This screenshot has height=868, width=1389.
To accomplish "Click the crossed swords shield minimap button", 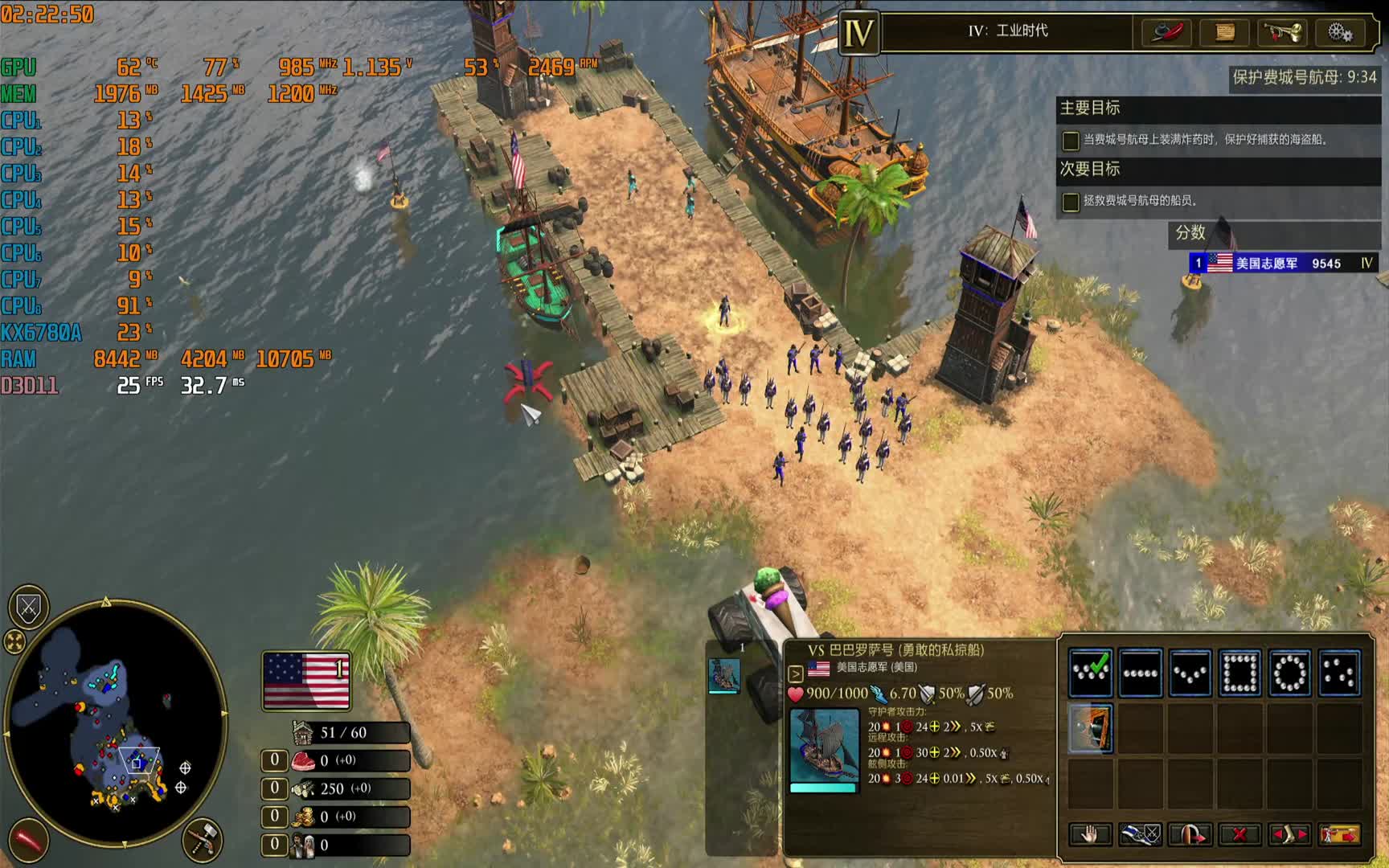I will [x=29, y=608].
